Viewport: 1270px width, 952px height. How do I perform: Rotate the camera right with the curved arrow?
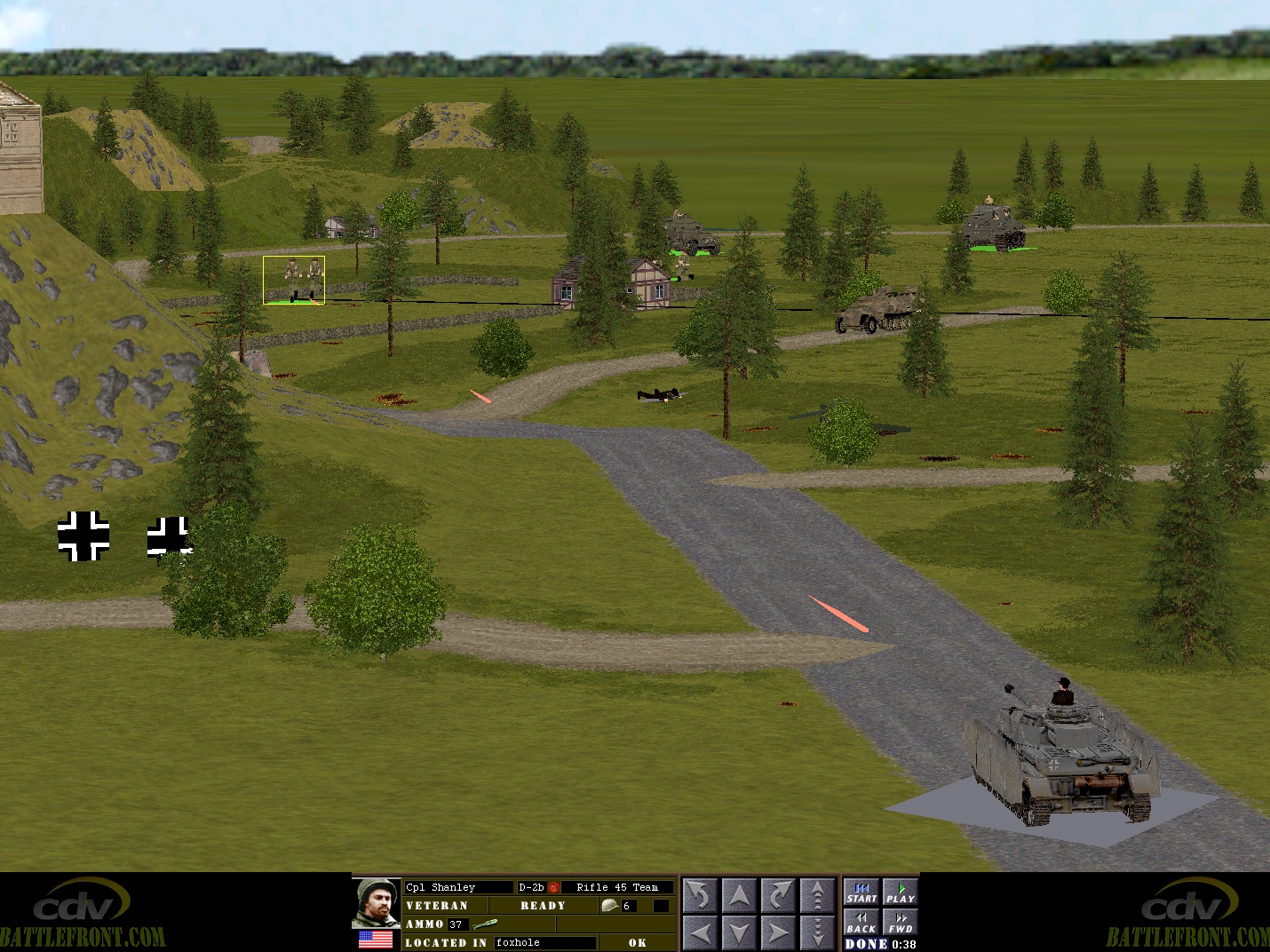[778, 895]
